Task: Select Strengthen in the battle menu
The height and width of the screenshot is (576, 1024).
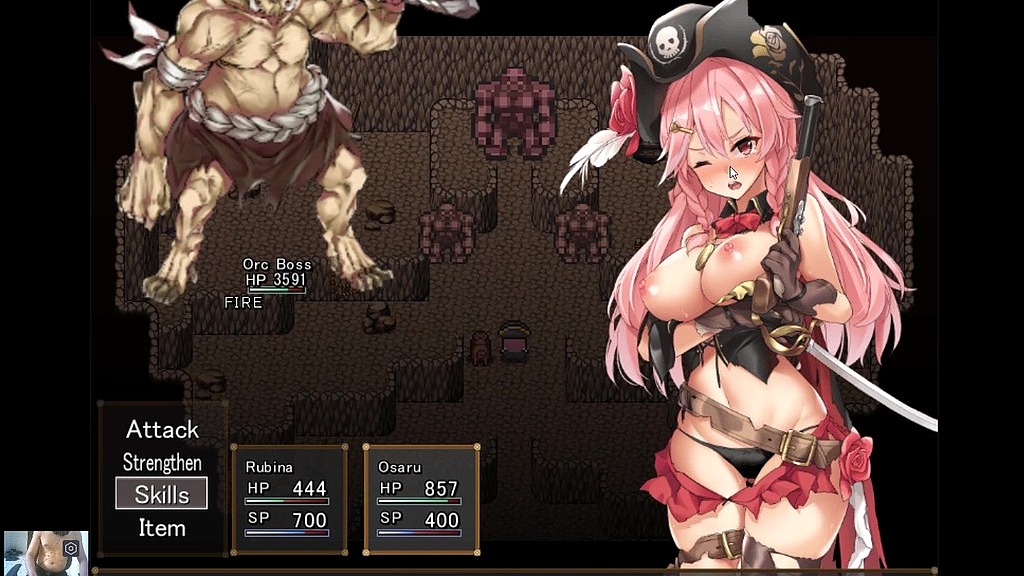Action: [x=162, y=463]
